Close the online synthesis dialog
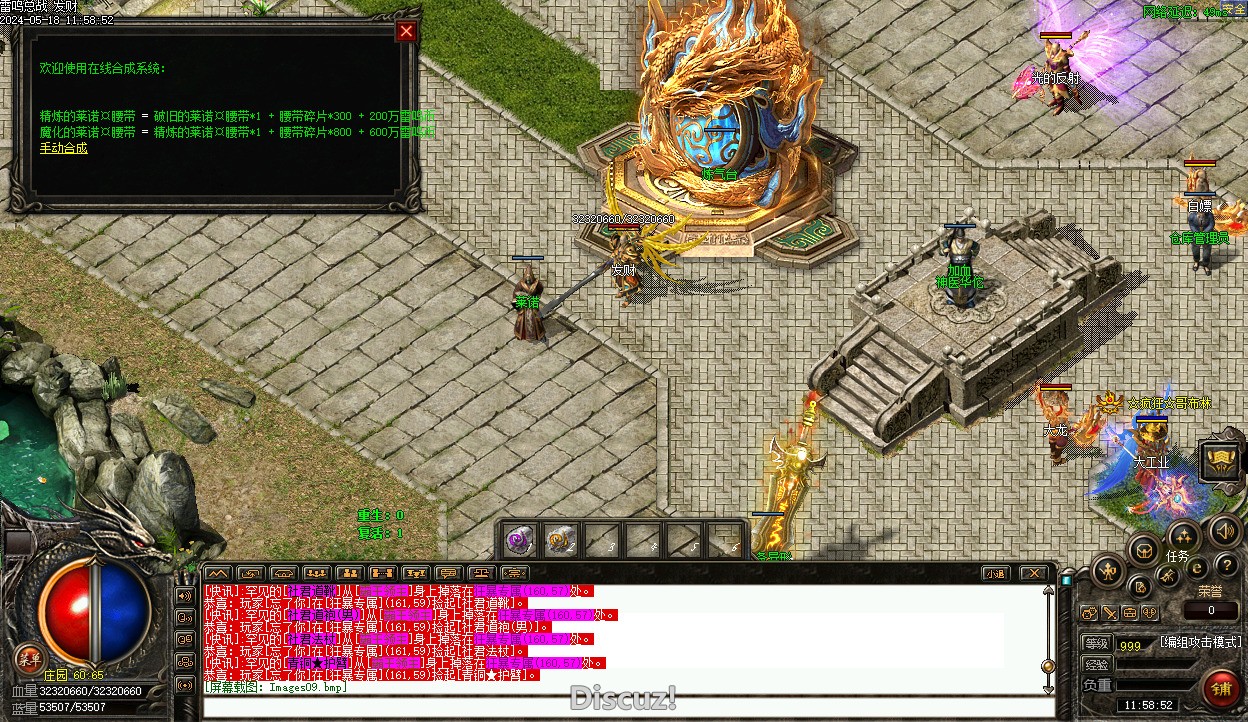 coord(406,31)
